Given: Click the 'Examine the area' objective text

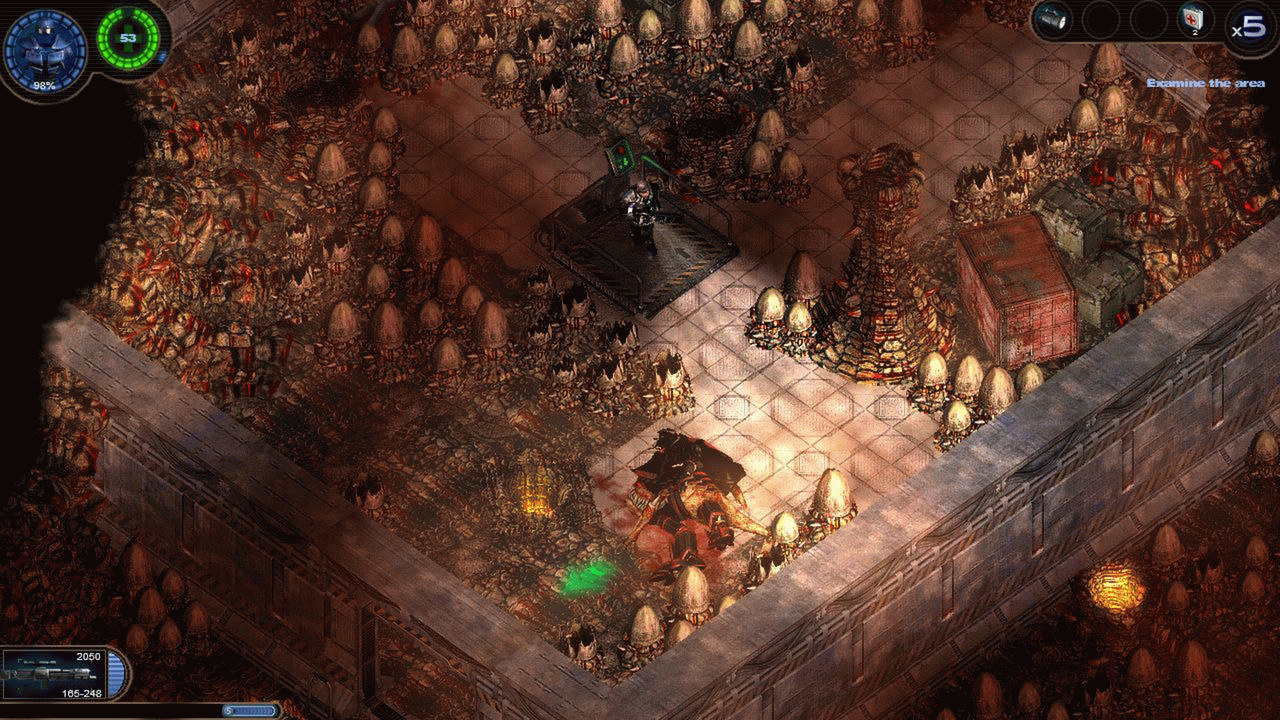Looking at the screenshot, I should (1205, 83).
